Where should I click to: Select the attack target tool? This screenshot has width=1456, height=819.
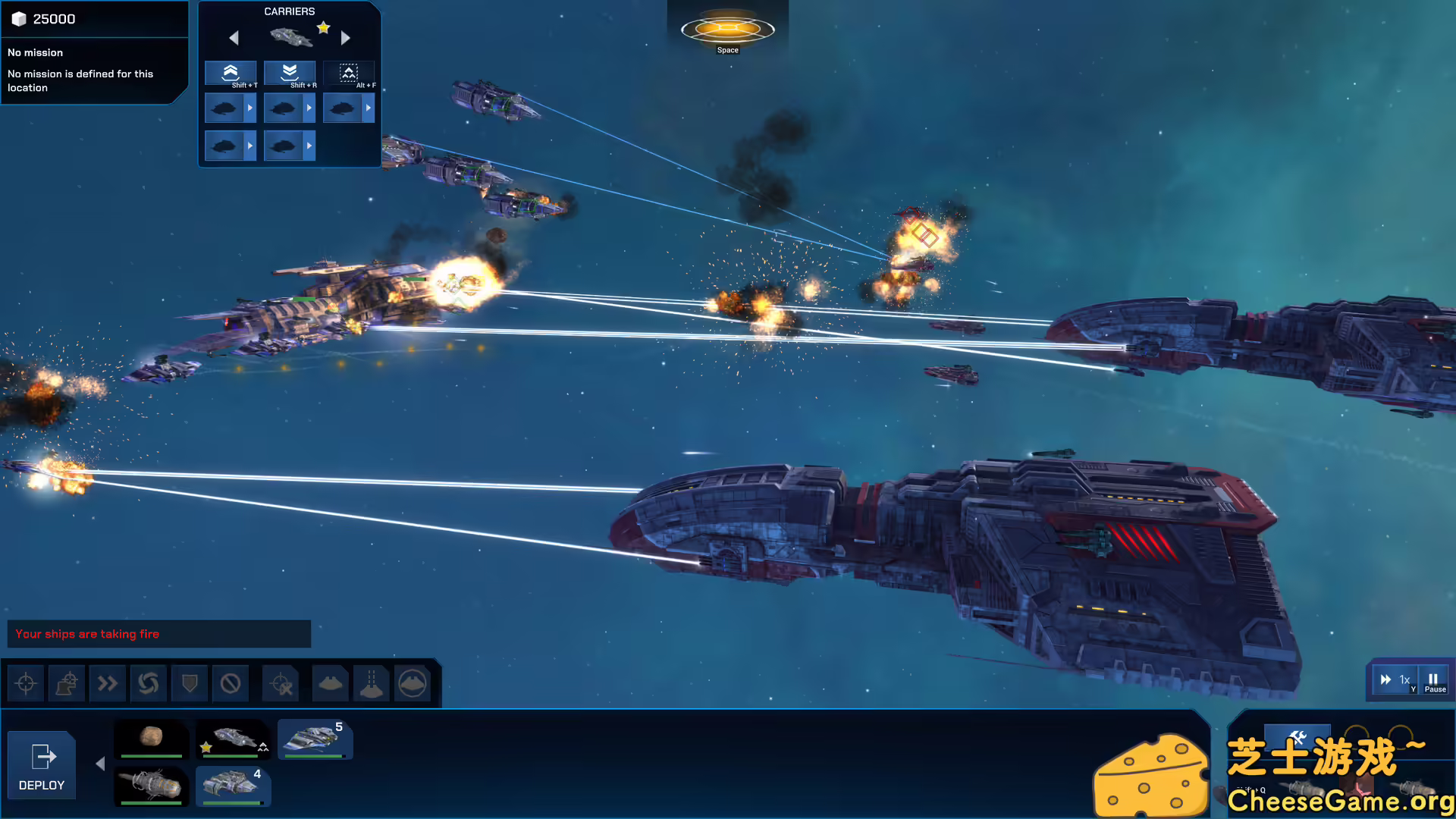[x=26, y=682]
